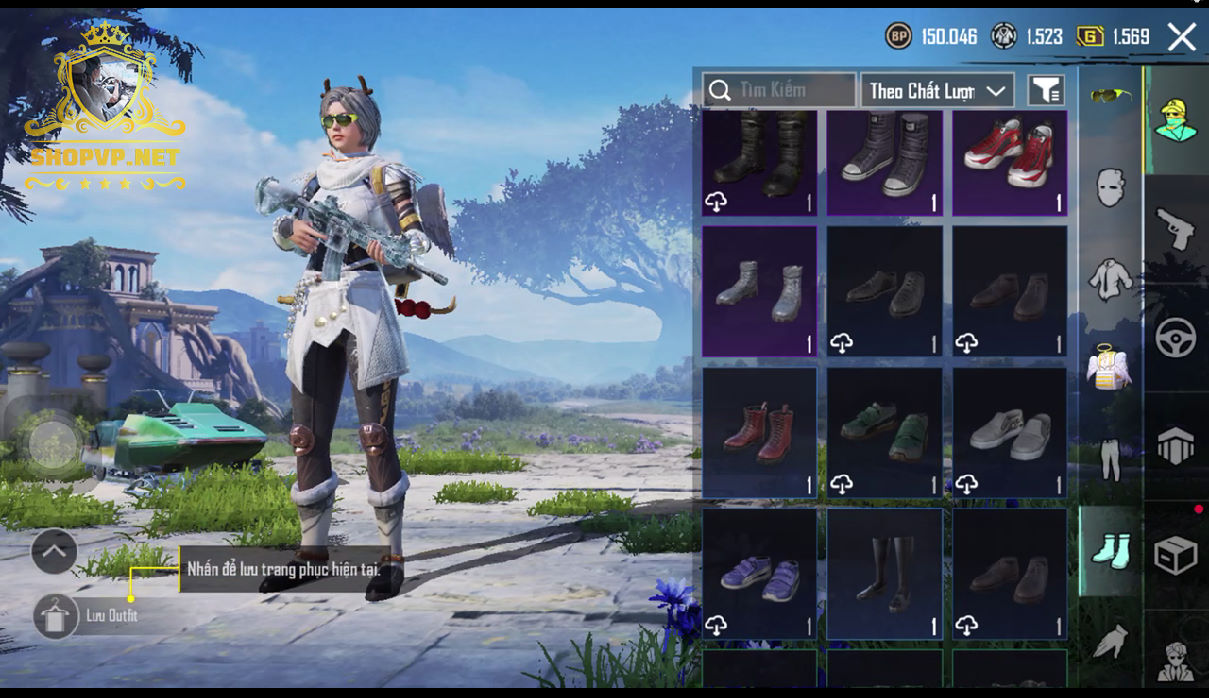Expand the up-arrow circle button

(x=54, y=551)
